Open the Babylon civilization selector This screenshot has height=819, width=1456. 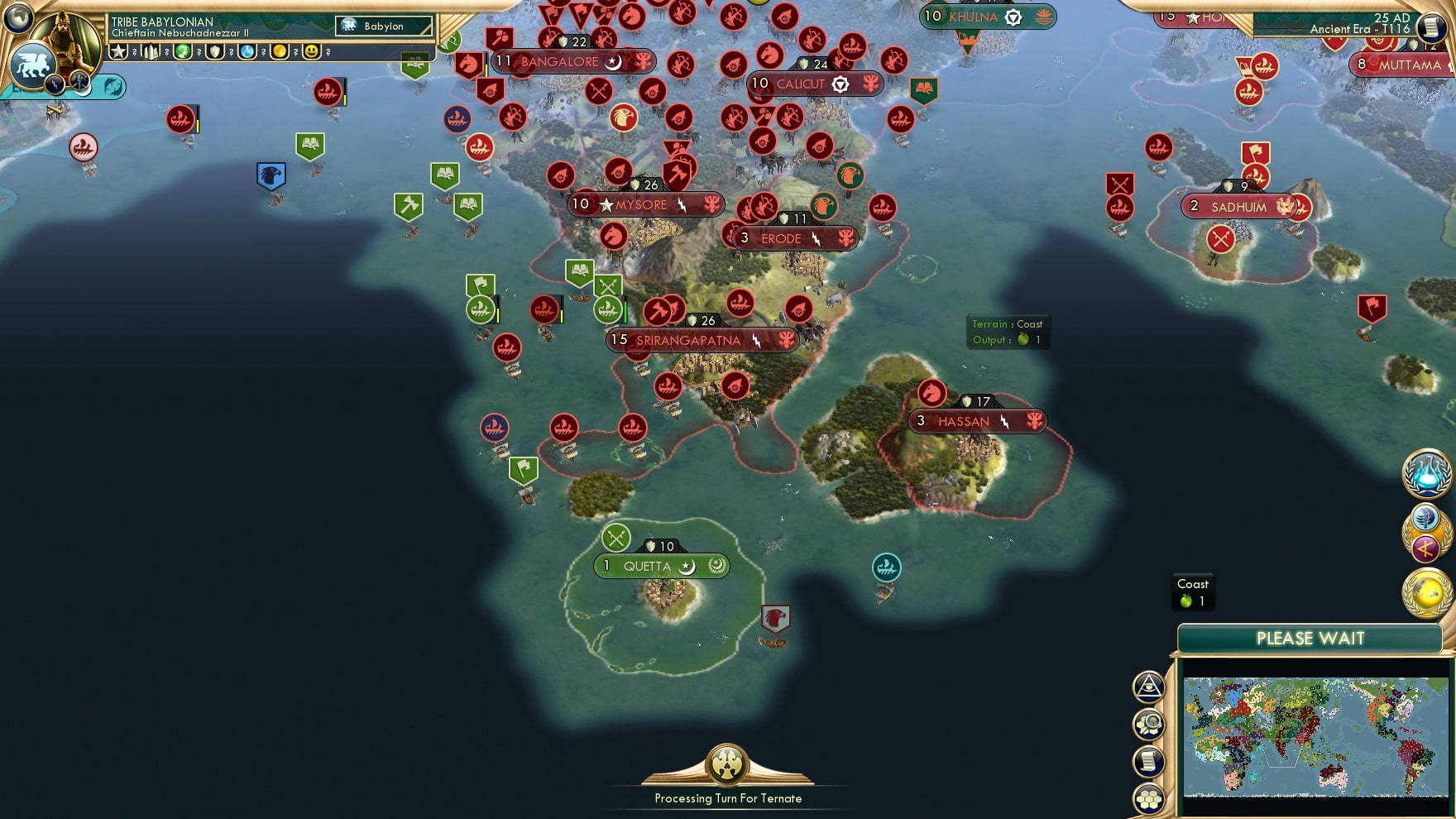(x=382, y=26)
